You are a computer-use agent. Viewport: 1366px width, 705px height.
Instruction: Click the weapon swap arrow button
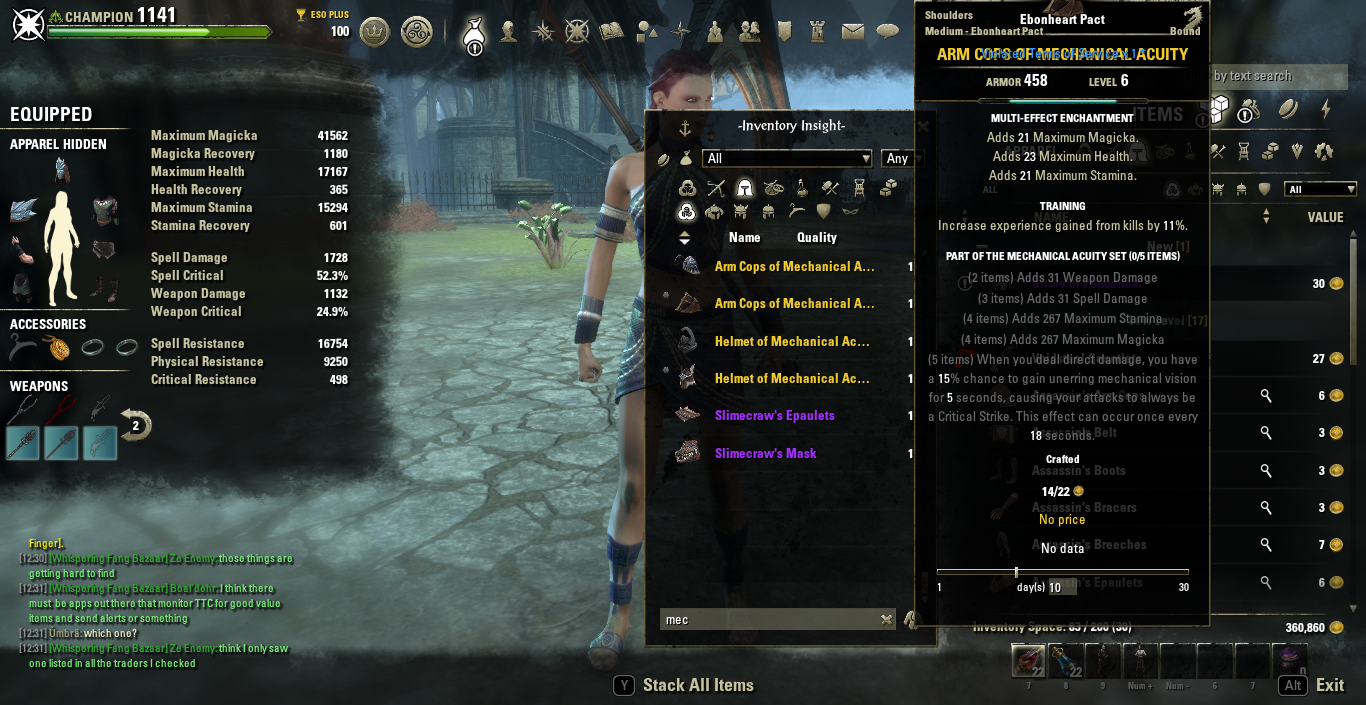click(135, 425)
